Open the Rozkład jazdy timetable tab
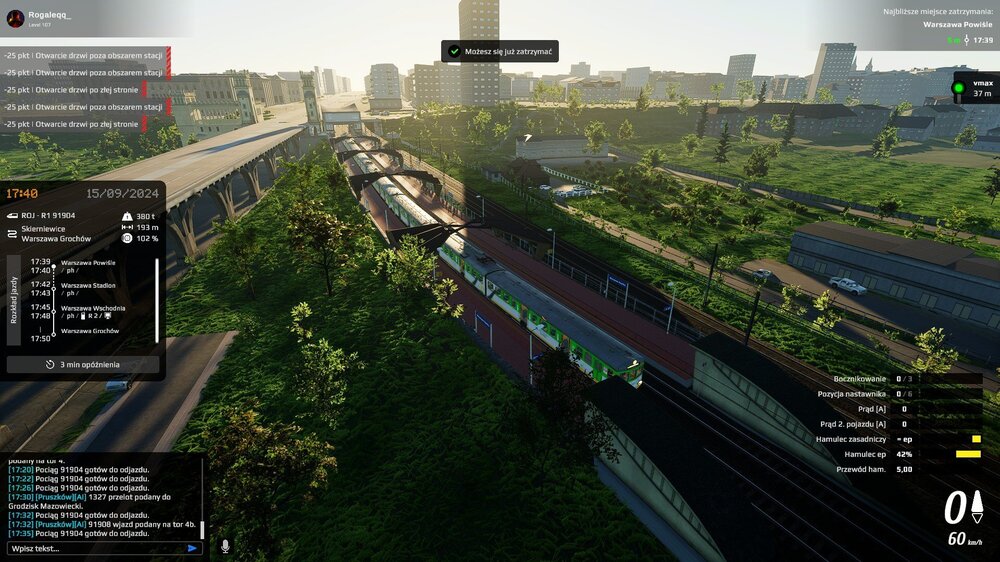This screenshot has height=562, width=1000. coord(14,297)
